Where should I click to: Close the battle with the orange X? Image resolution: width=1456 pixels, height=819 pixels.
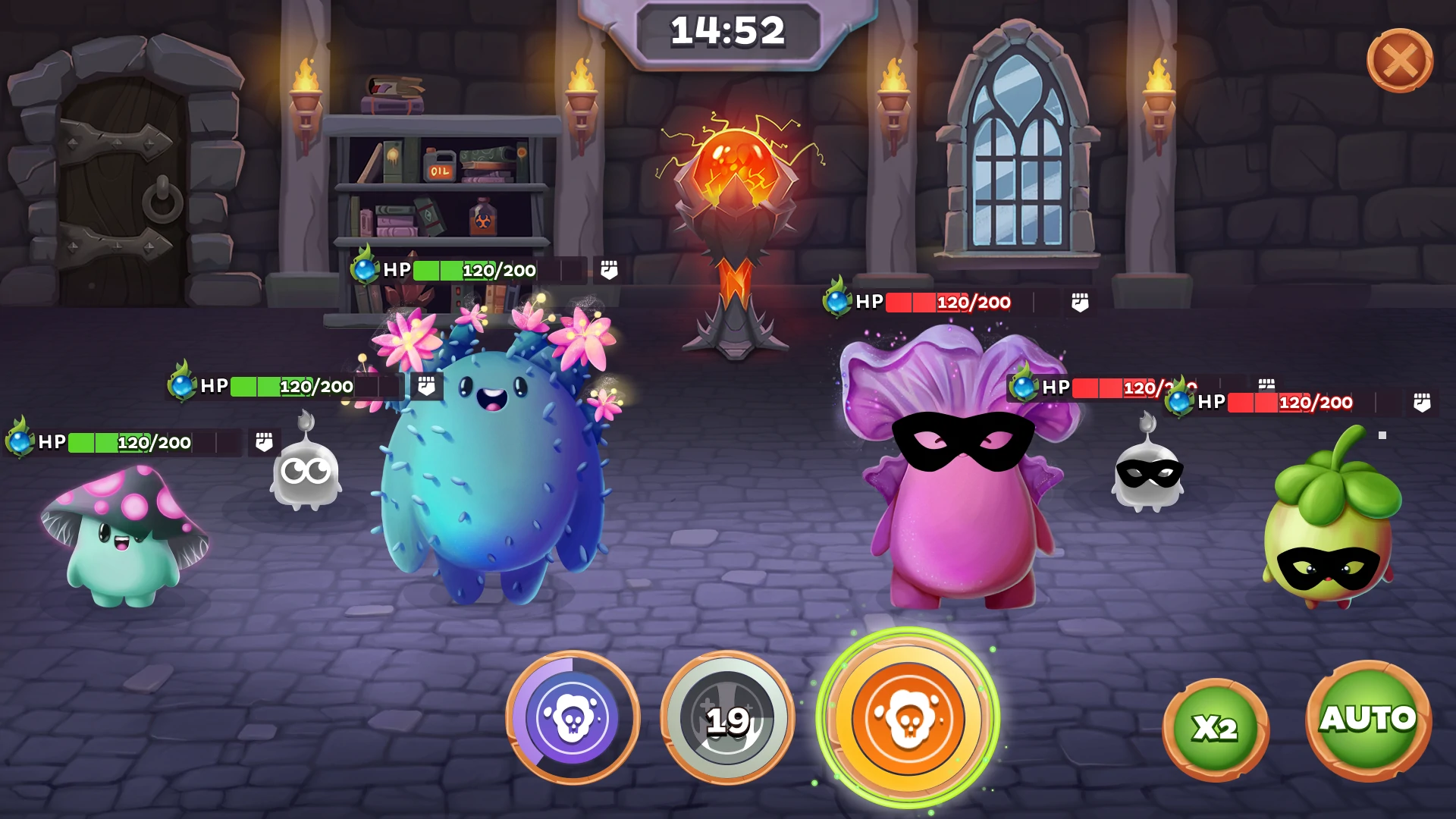coord(1399,61)
